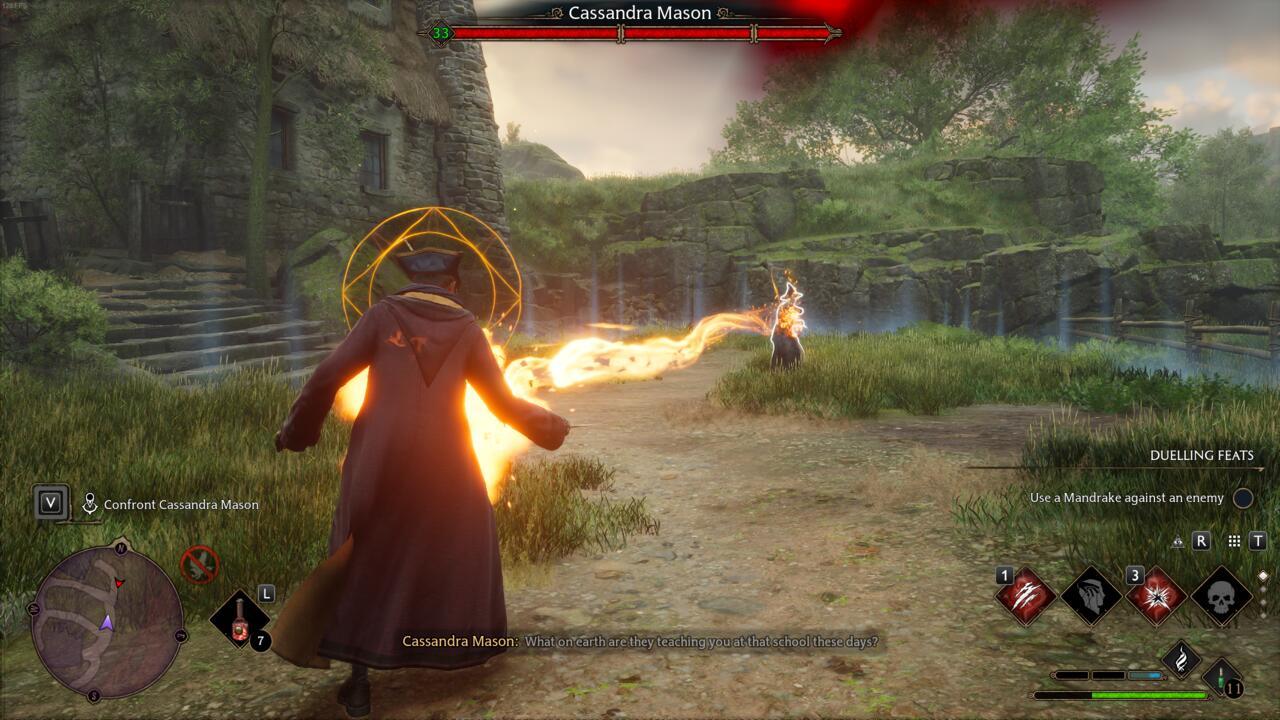Click the L key prompt above the potion
The height and width of the screenshot is (720, 1280).
pyautogui.click(x=266, y=594)
